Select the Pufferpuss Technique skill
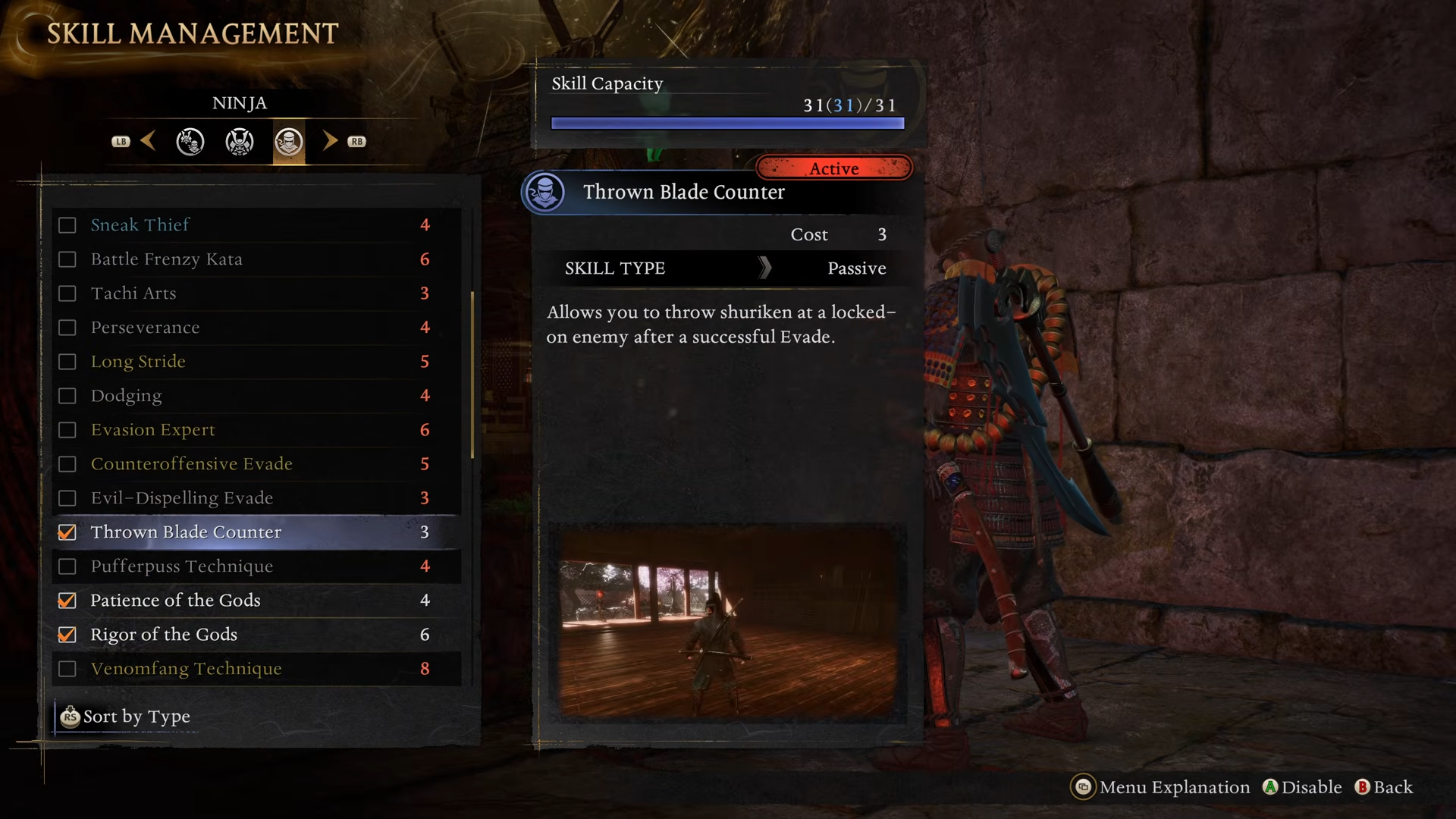Viewport: 1456px width, 819px height. (x=181, y=566)
